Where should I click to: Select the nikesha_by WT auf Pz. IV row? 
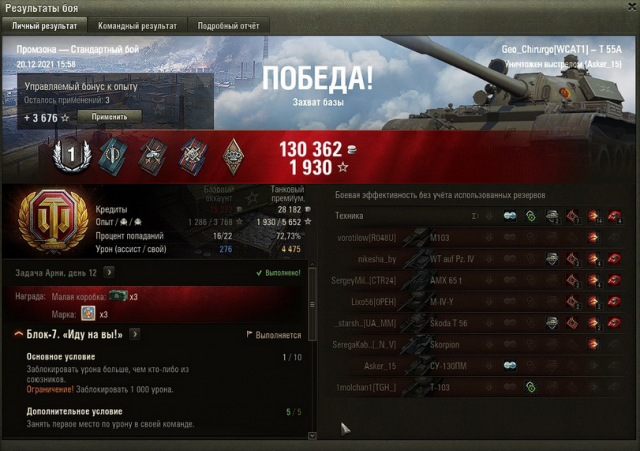(470, 259)
